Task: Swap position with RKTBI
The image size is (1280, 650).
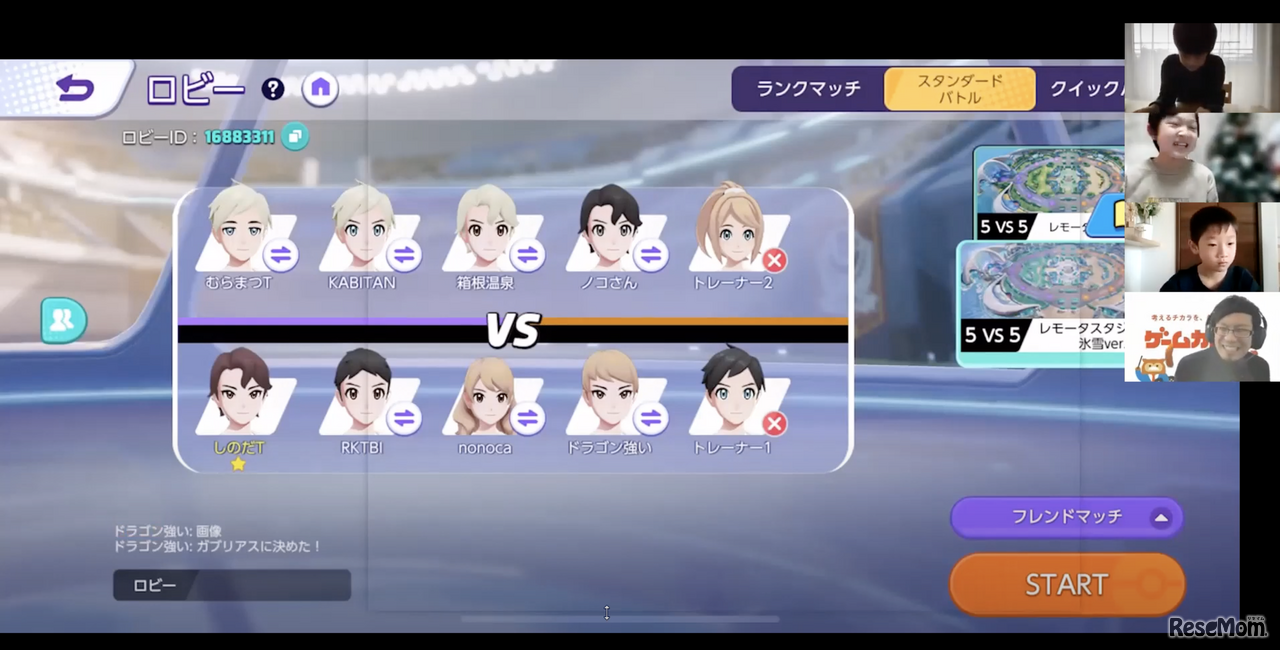Action: [x=404, y=418]
